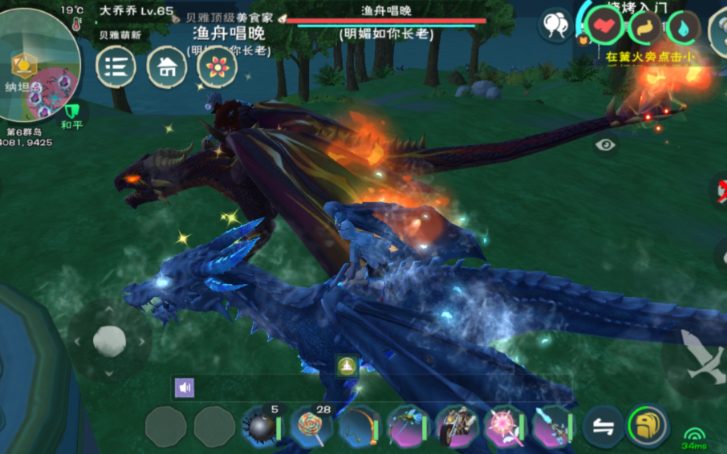The height and width of the screenshot is (454, 727).
Task: Tap the small meditation pose icon
Action: point(347,365)
